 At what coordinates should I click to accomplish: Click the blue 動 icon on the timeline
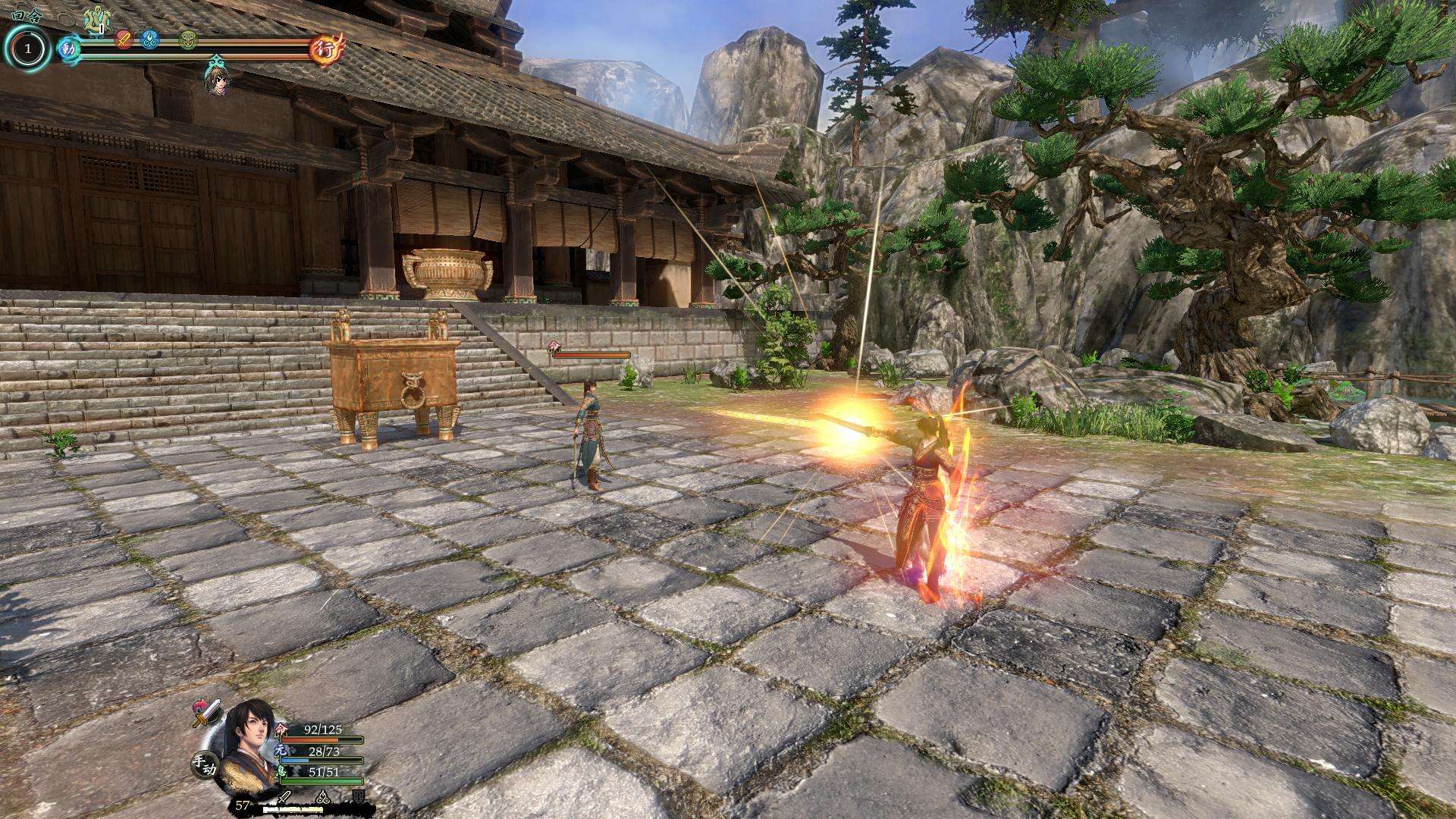point(68,49)
